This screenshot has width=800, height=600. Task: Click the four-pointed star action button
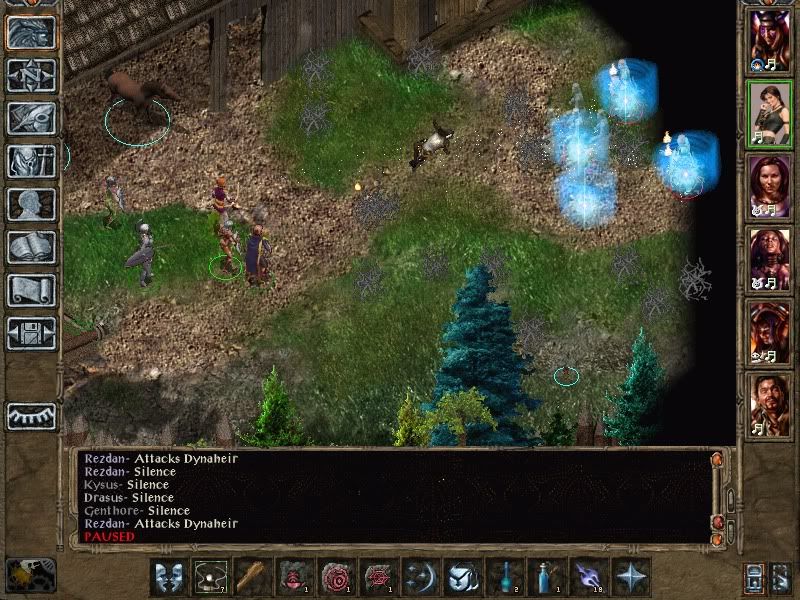coord(629,578)
